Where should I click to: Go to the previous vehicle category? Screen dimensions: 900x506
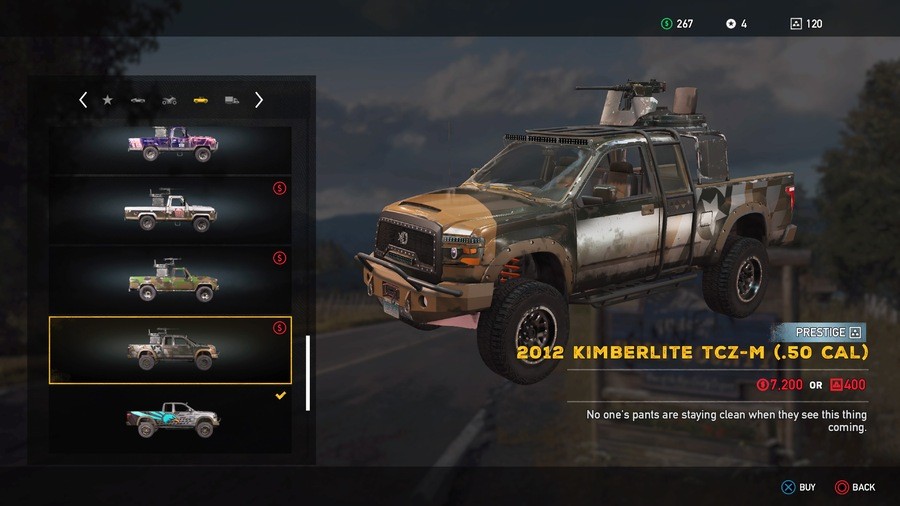coord(83,100)
